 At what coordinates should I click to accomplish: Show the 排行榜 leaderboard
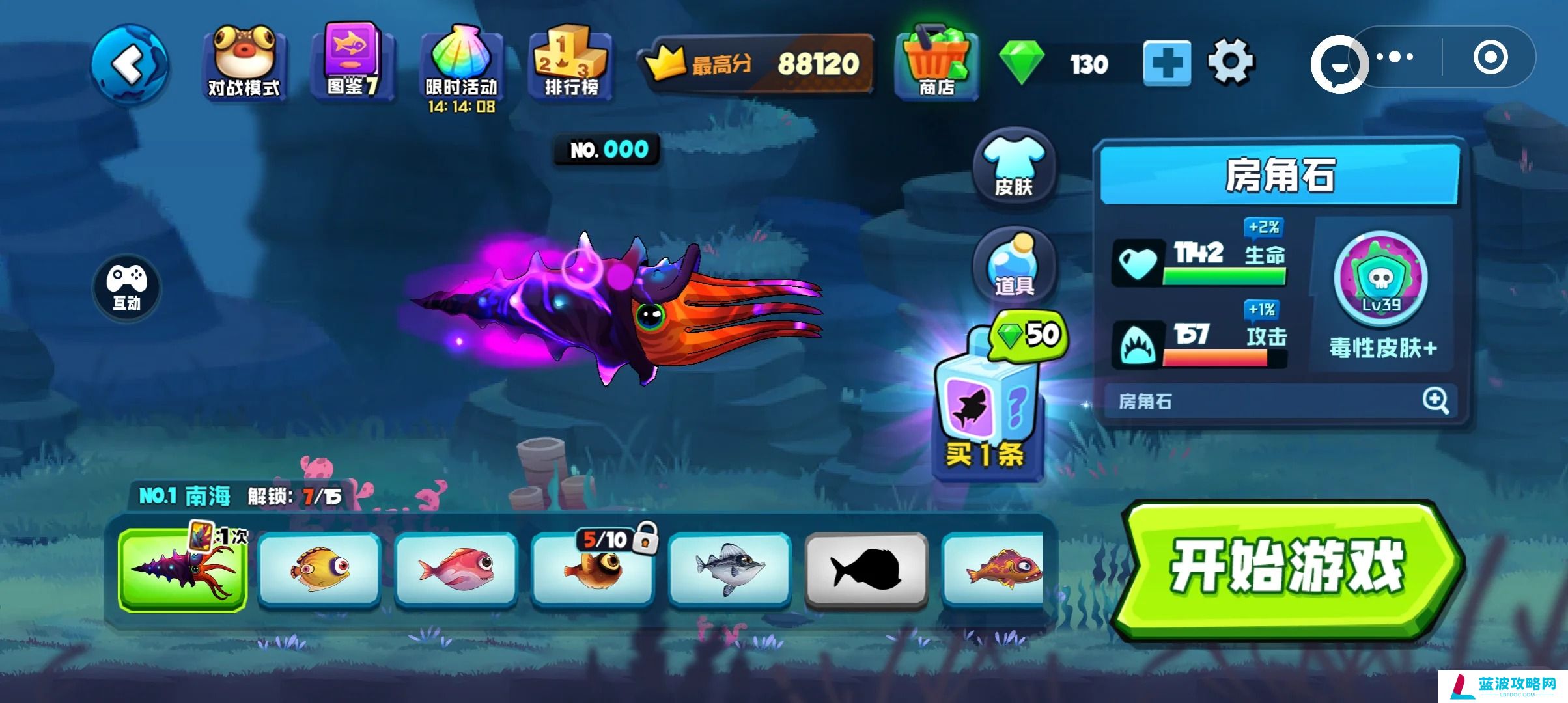[571, 62]
